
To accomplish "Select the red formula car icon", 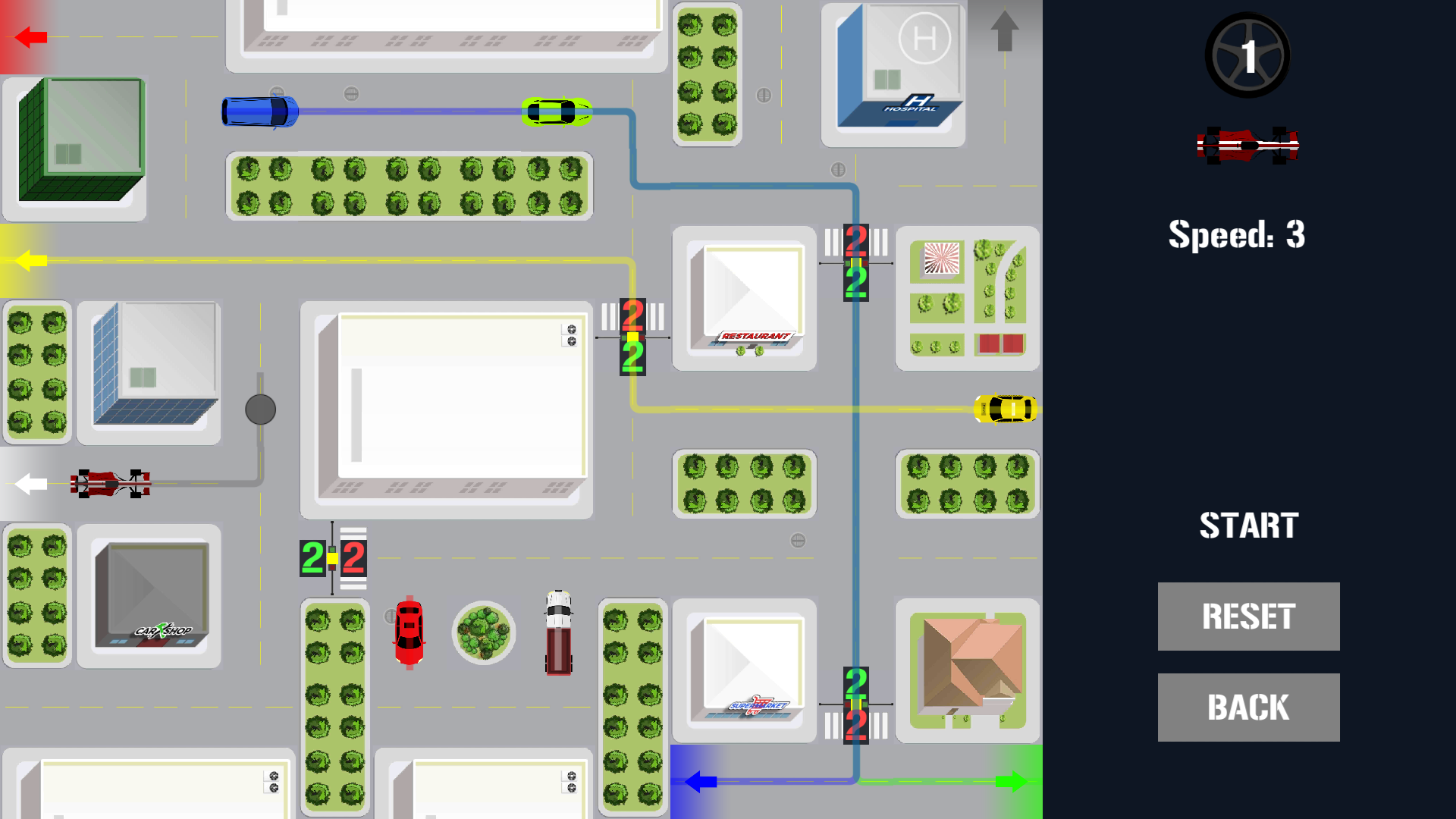I will tap(1249, 144).
